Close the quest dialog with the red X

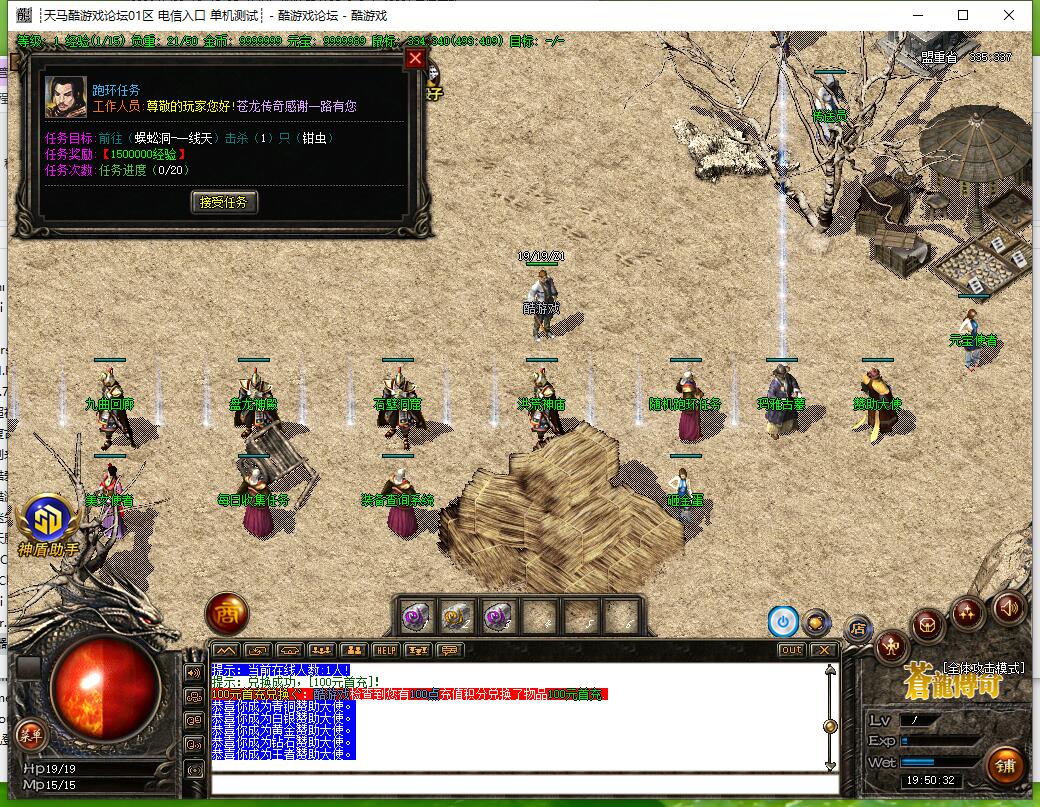(x=415, y=59)
